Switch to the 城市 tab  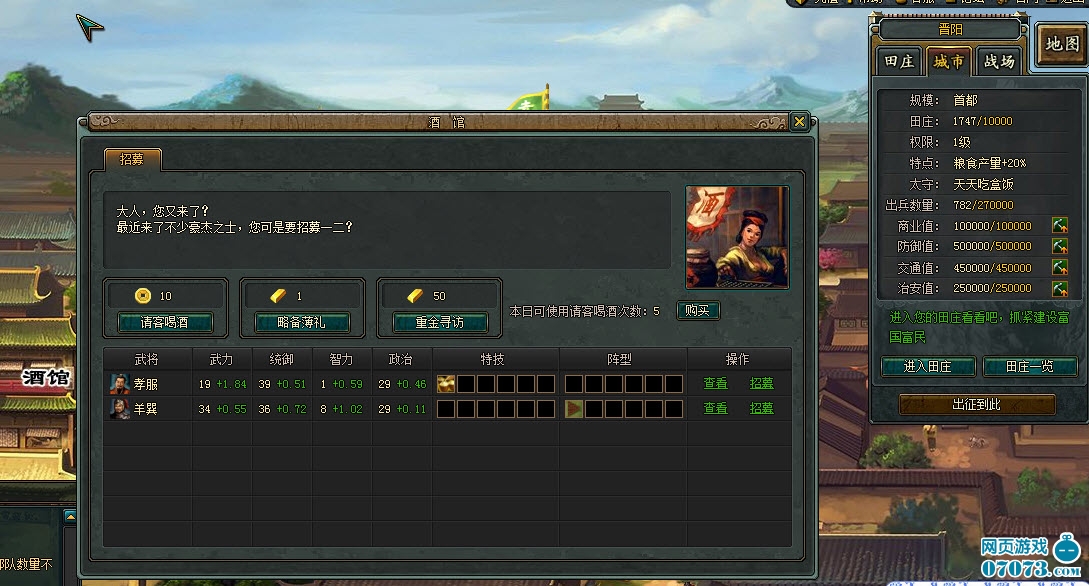pos(948,62)
